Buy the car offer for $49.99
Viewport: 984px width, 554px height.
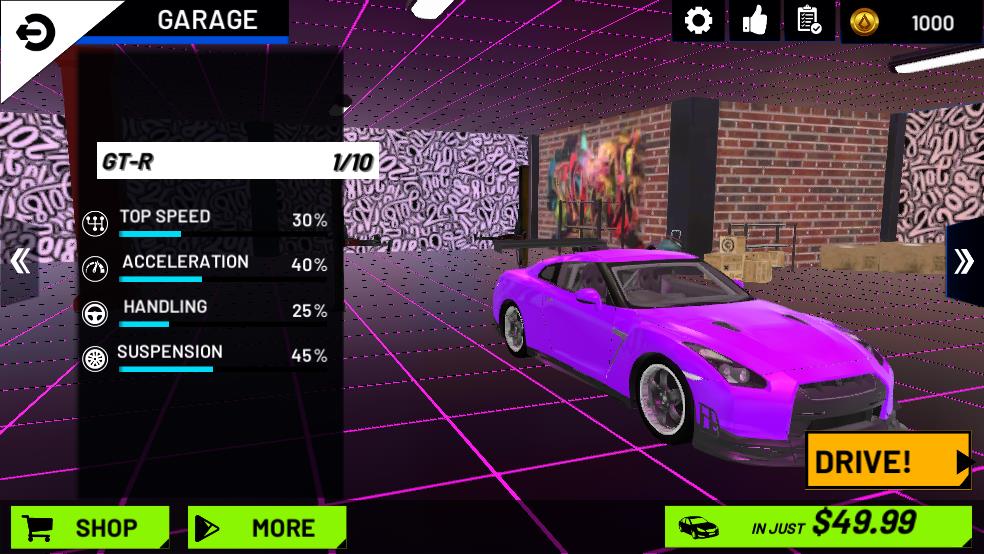pos(817,524)
